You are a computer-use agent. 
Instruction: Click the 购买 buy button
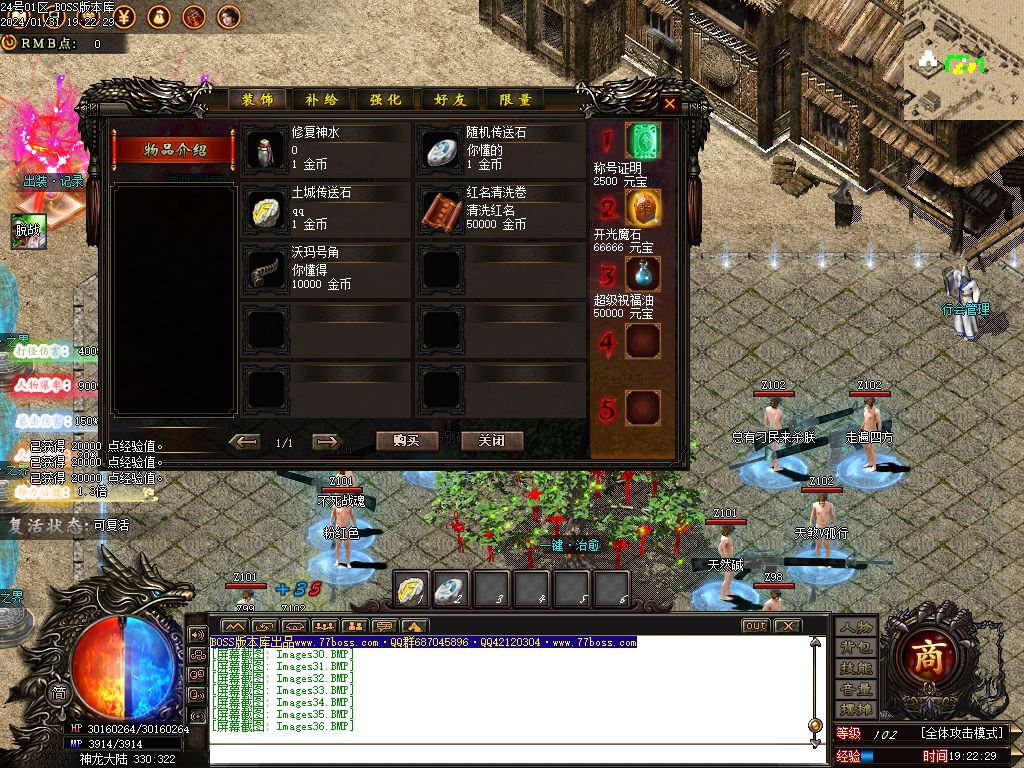(407, 441)
